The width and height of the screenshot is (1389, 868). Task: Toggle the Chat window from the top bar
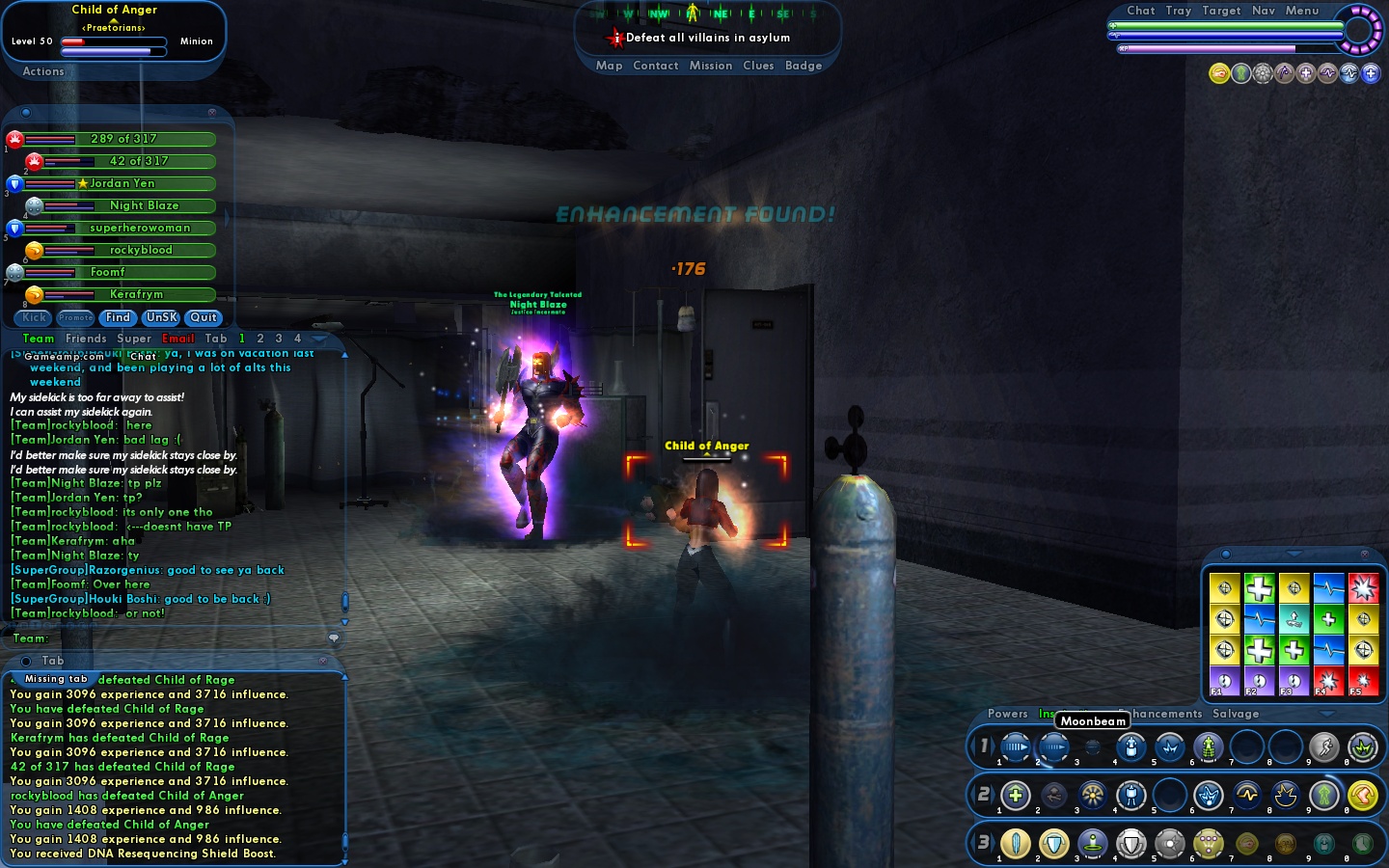1140,11
